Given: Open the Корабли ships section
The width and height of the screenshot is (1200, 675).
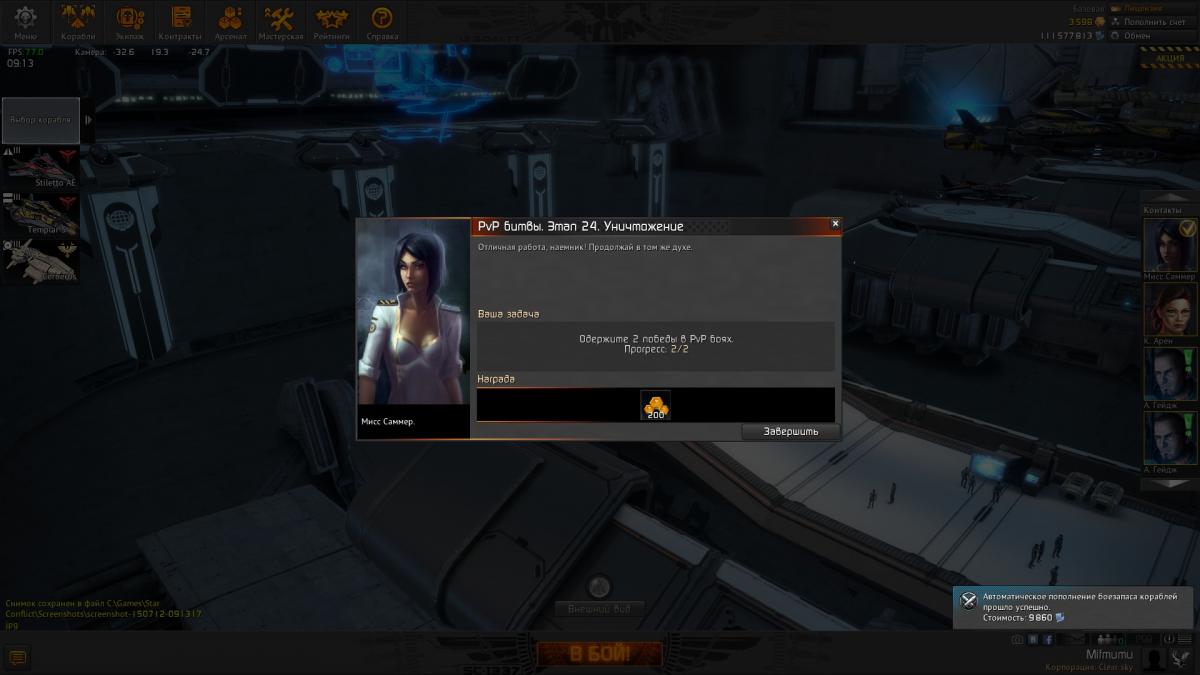Looking at the screenshot, I should [78, 22].
